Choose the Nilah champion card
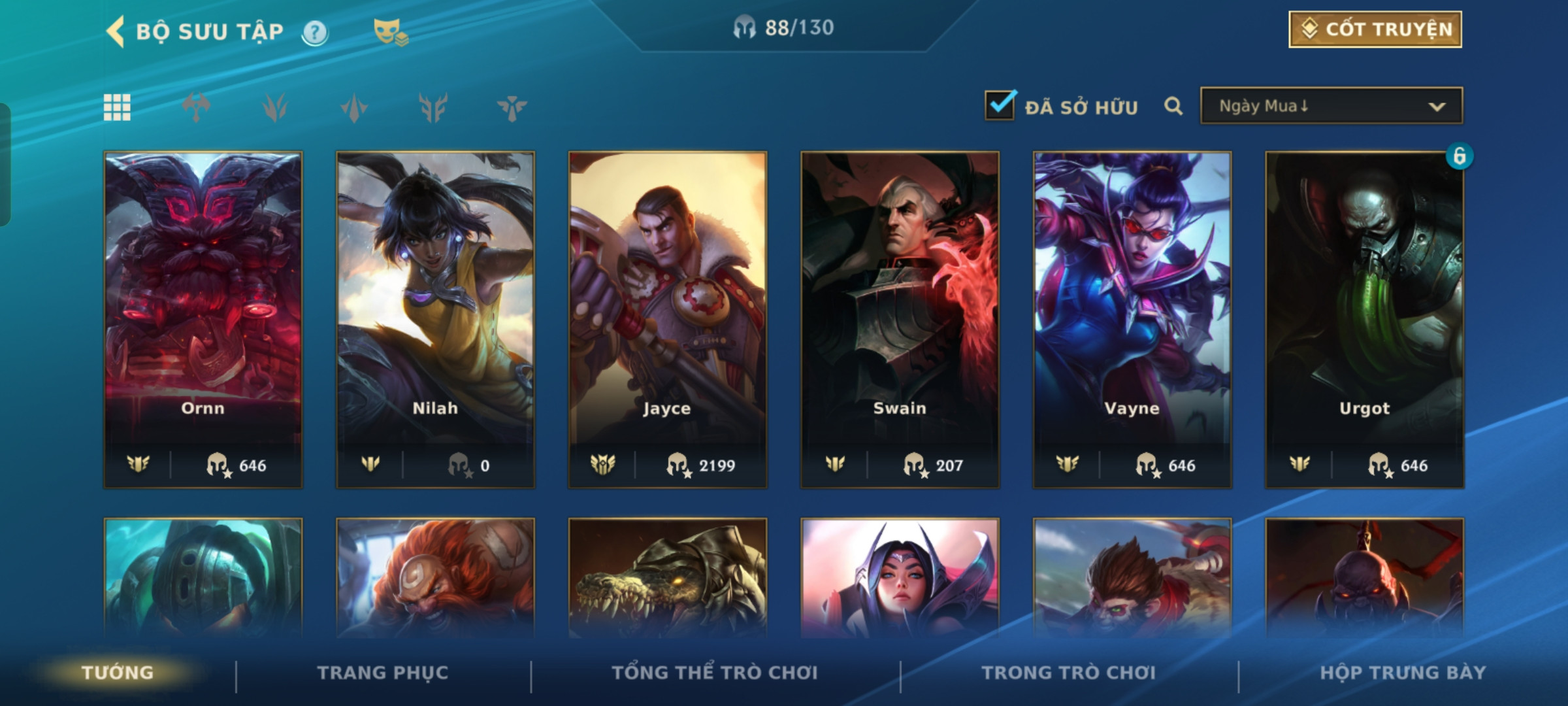The image size is (1568, 706). (x=435, y=319)
